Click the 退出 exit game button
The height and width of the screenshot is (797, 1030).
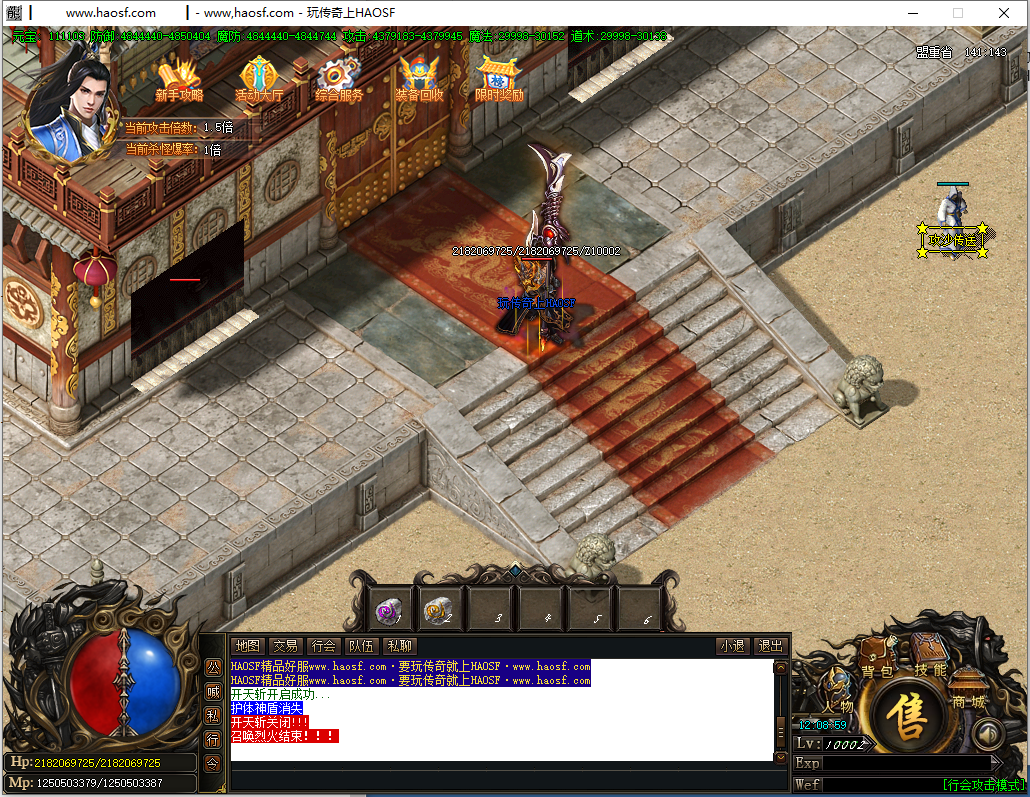tap(770, 646)
